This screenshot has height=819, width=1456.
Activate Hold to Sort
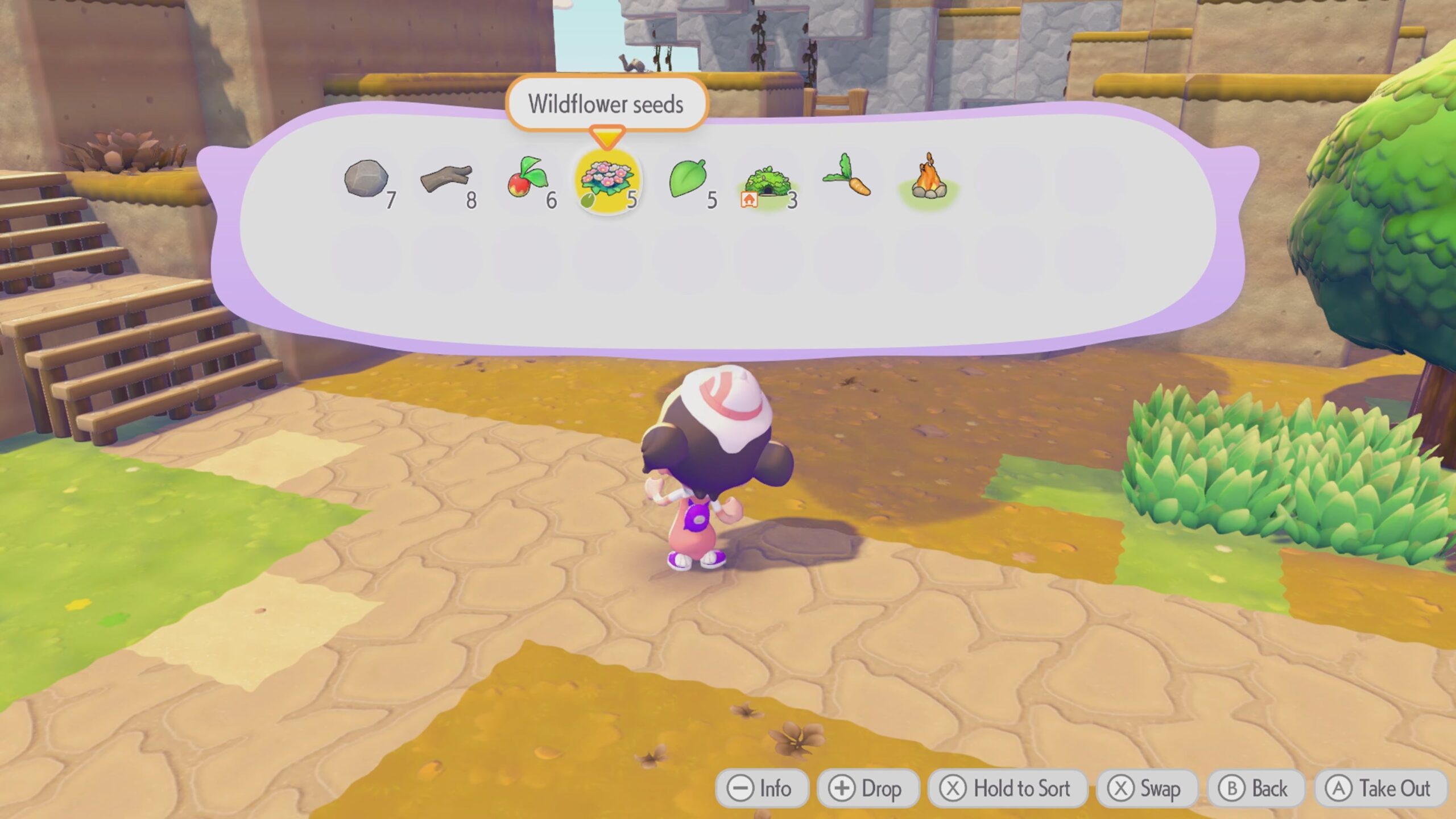point(1007,789)
